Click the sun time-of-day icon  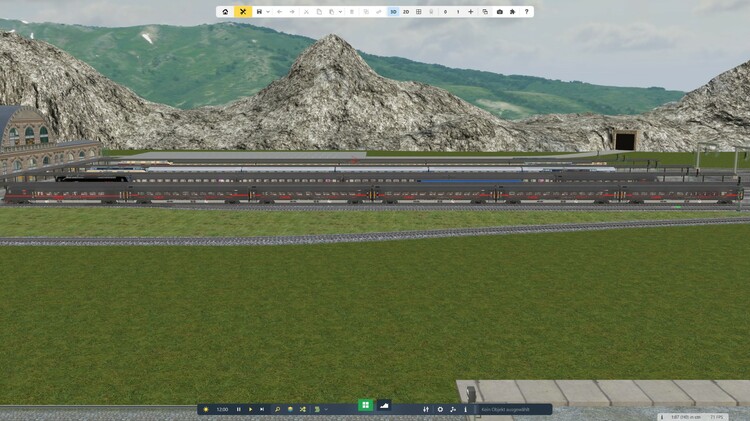[x=206, y=409]
